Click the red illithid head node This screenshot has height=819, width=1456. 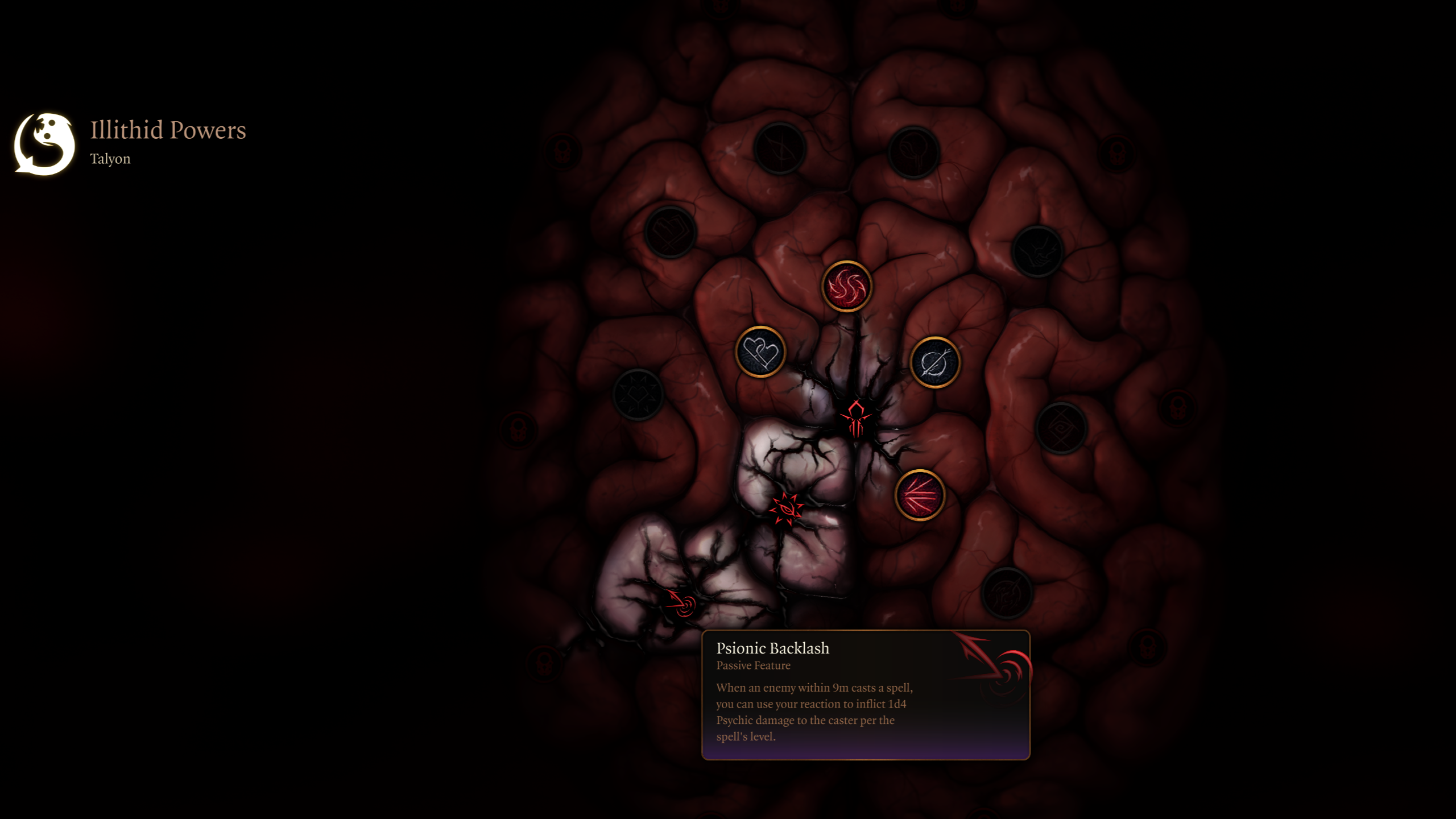tap(856, 418)
